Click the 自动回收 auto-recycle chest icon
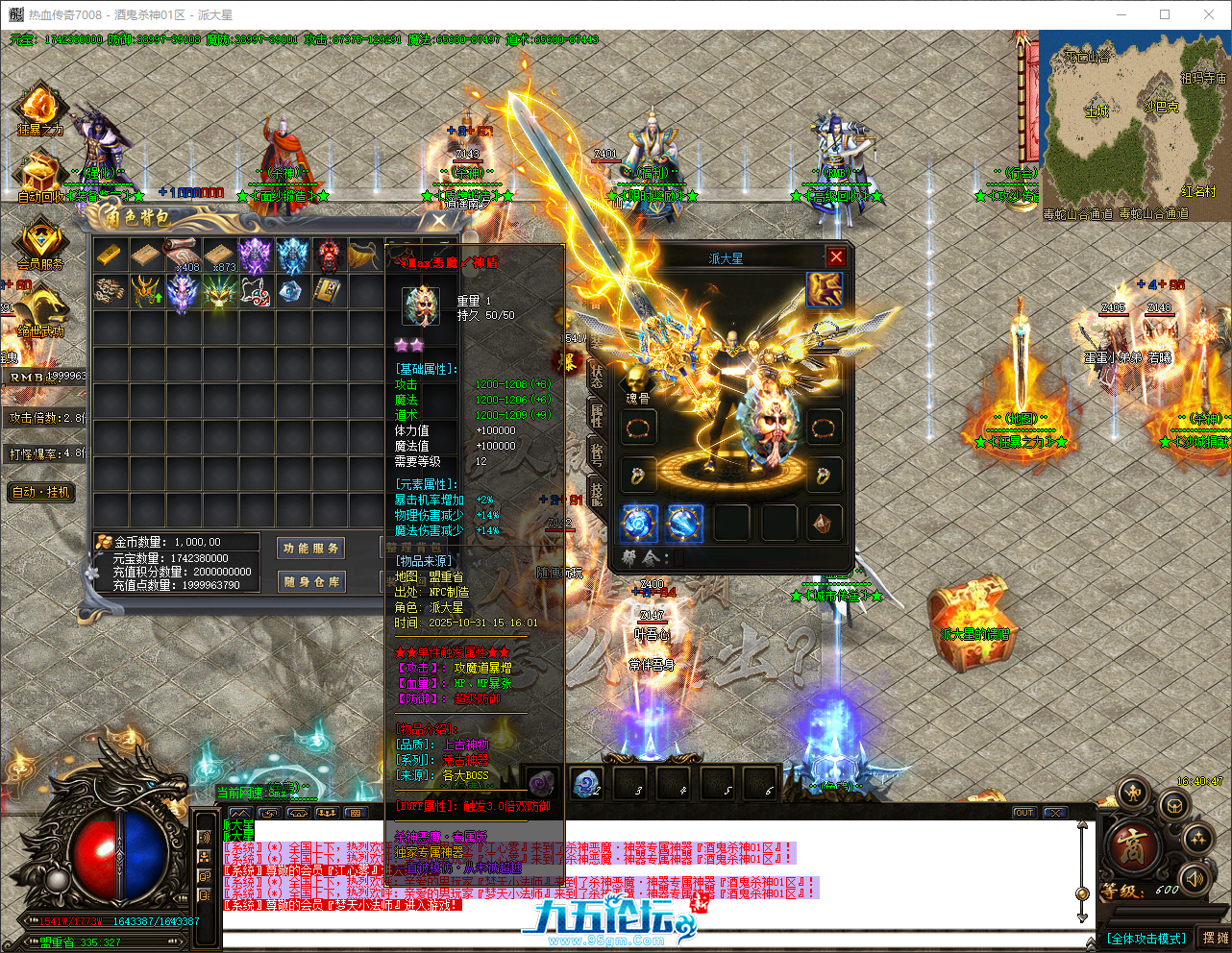1232x953 pixels. tap(38, 171)
